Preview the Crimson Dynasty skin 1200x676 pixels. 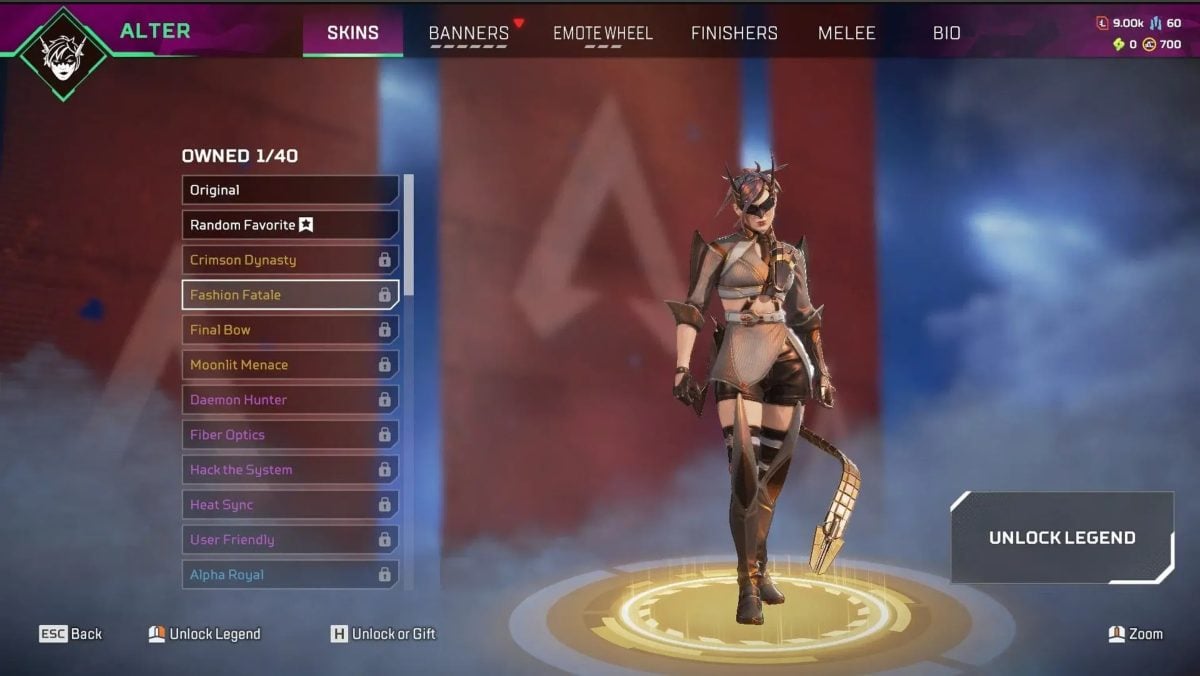[x=290, y=260]
